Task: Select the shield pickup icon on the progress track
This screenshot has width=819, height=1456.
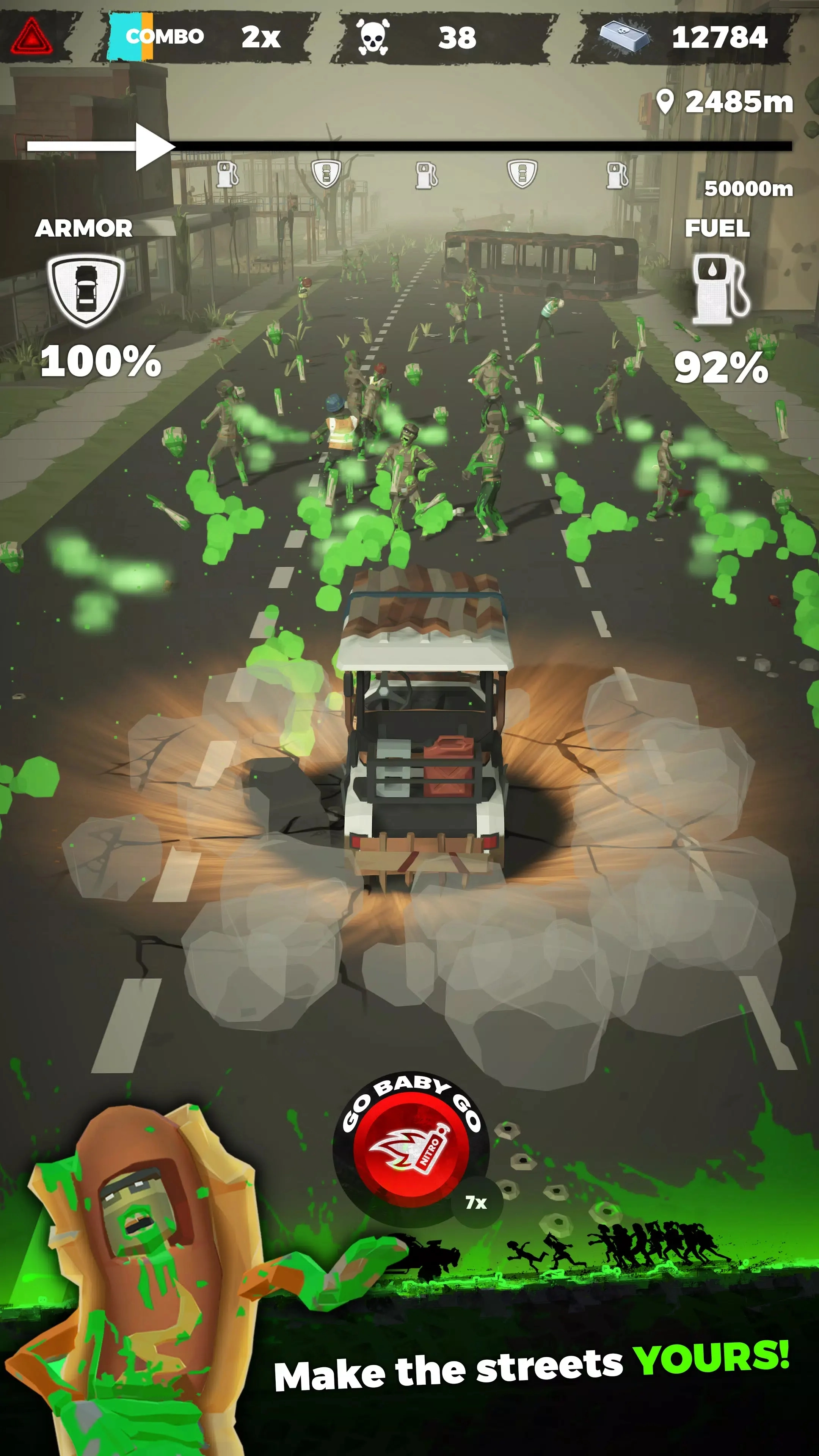Action: tap(327, 174)
